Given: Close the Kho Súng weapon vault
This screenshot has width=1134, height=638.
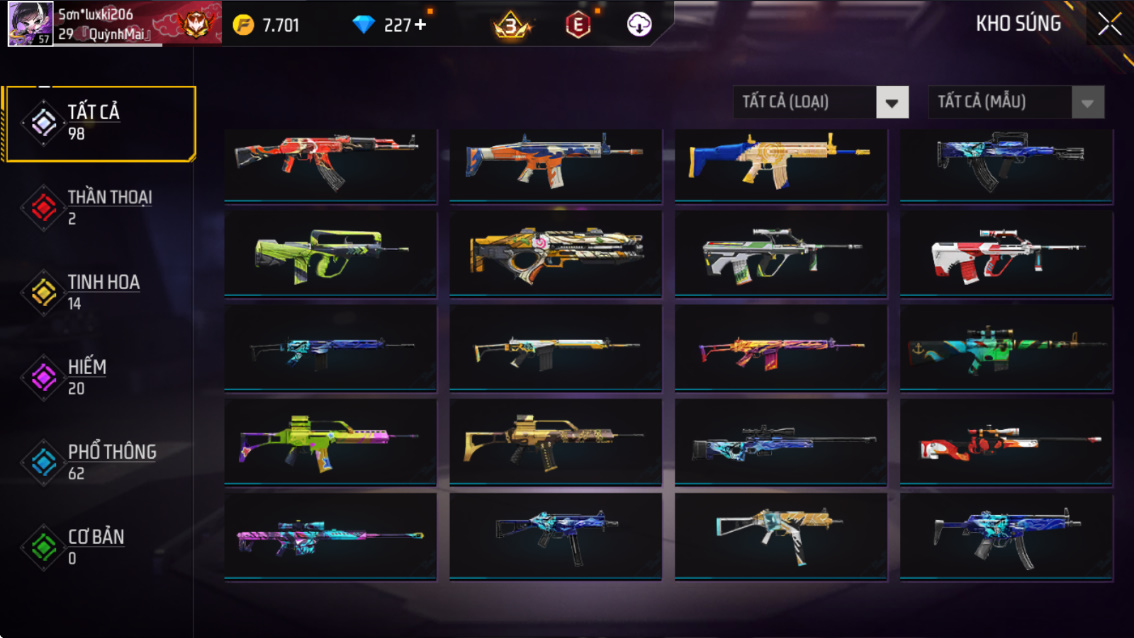Looking at the screenshot, I should click(1109, 25).
